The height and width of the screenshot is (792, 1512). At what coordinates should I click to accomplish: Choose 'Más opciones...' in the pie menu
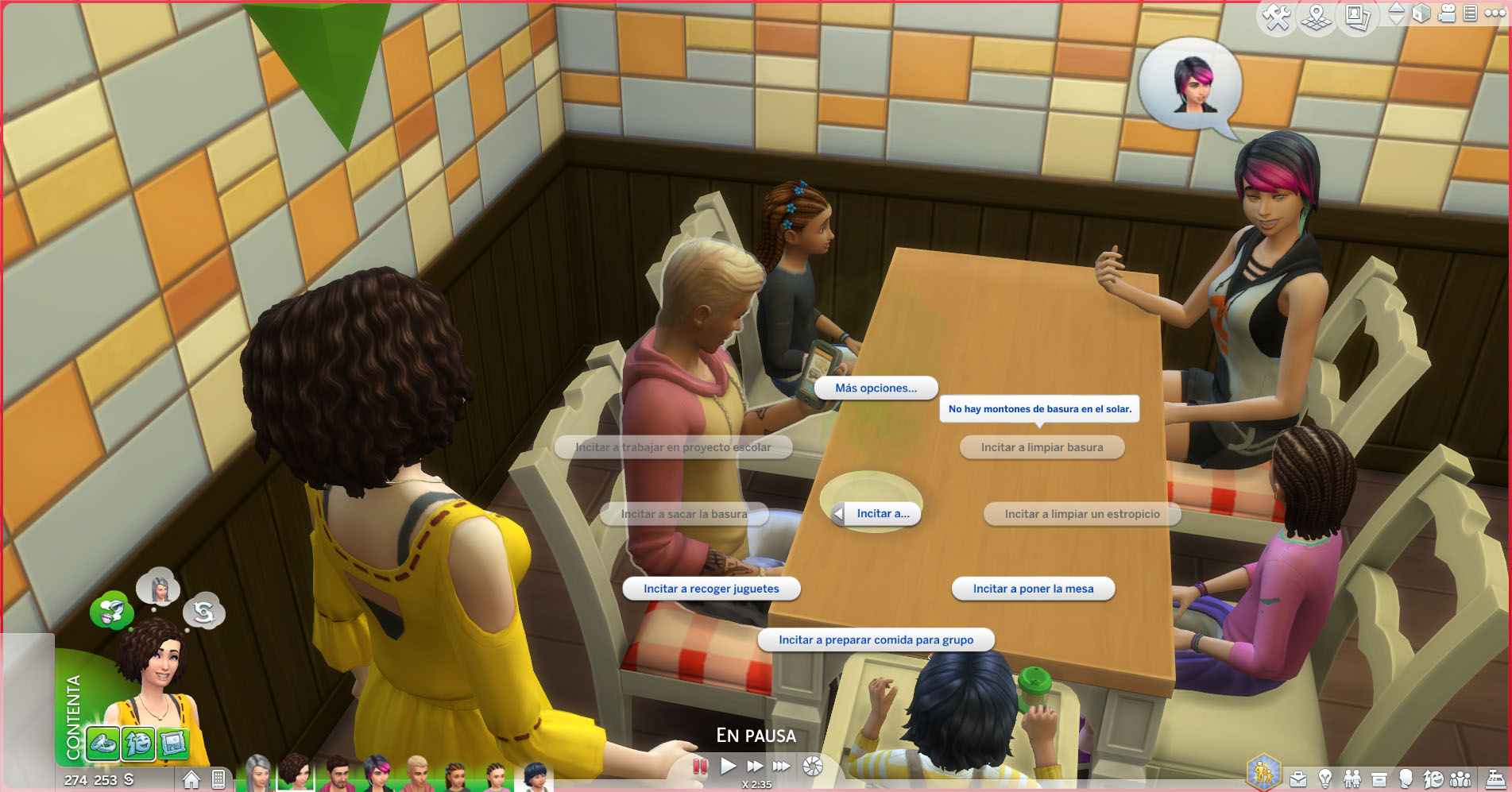click(876, 388)
